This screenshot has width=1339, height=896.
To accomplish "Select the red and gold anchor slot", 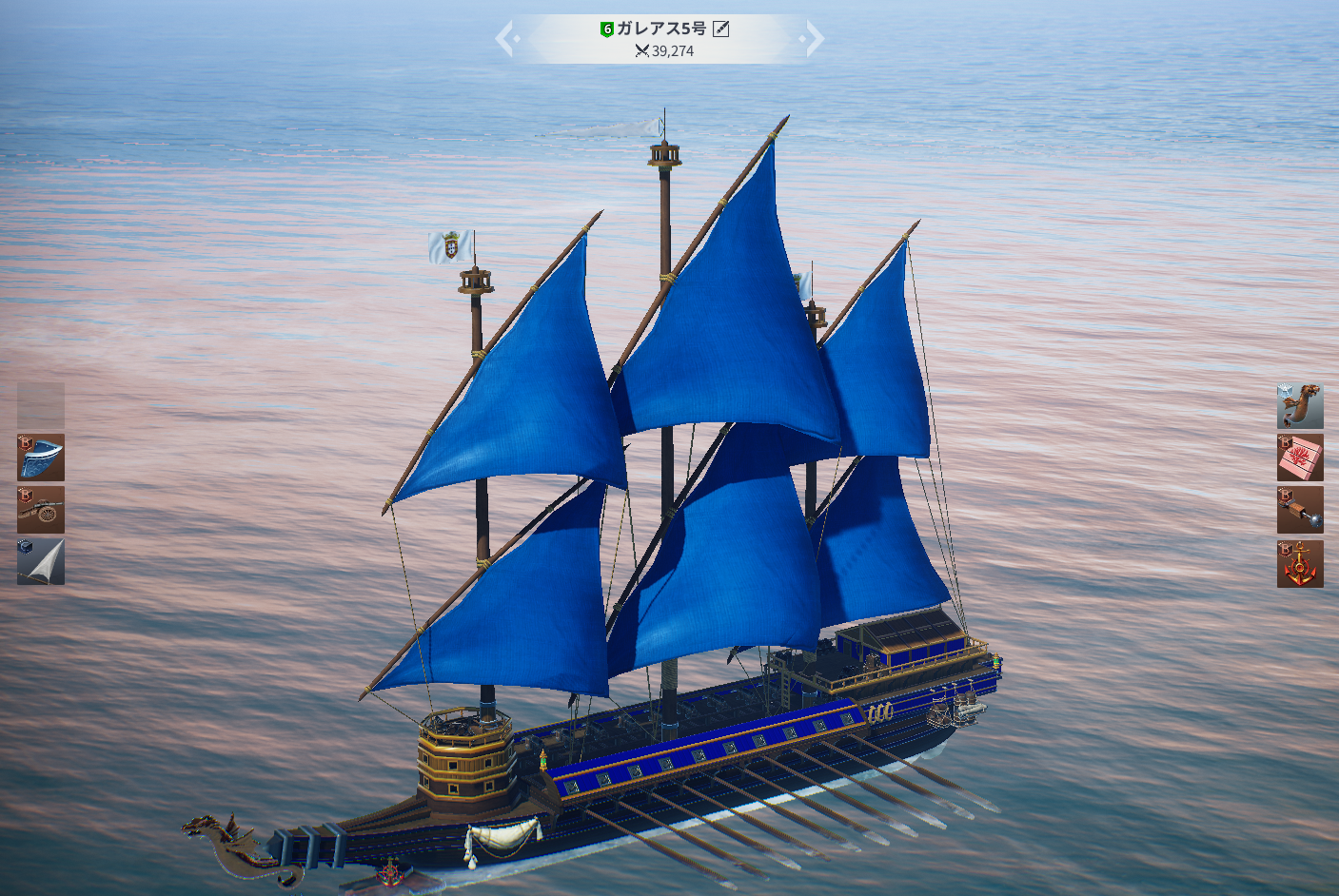I will 1299,564.
